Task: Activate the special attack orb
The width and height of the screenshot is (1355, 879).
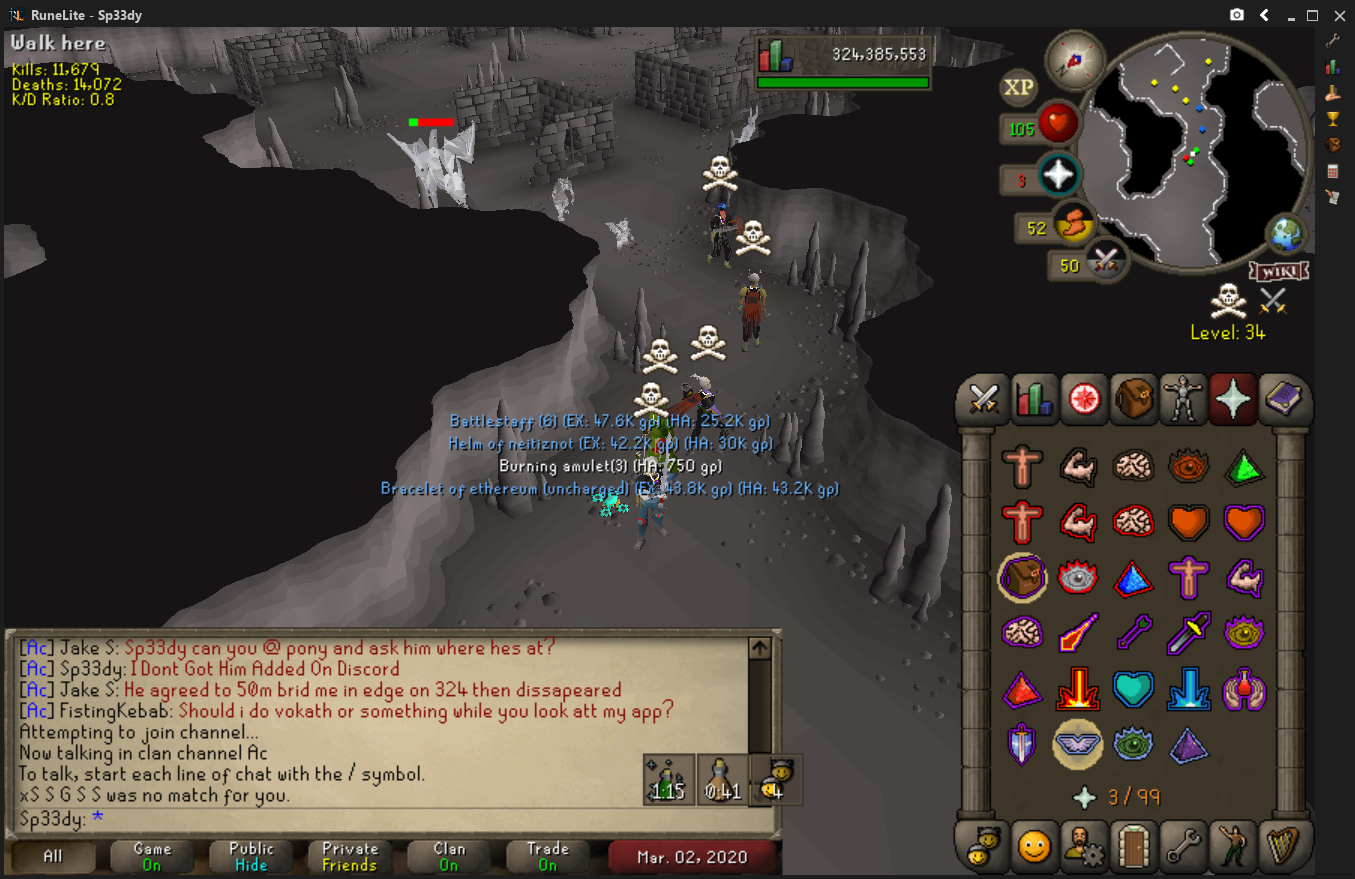Action: 1105,261
